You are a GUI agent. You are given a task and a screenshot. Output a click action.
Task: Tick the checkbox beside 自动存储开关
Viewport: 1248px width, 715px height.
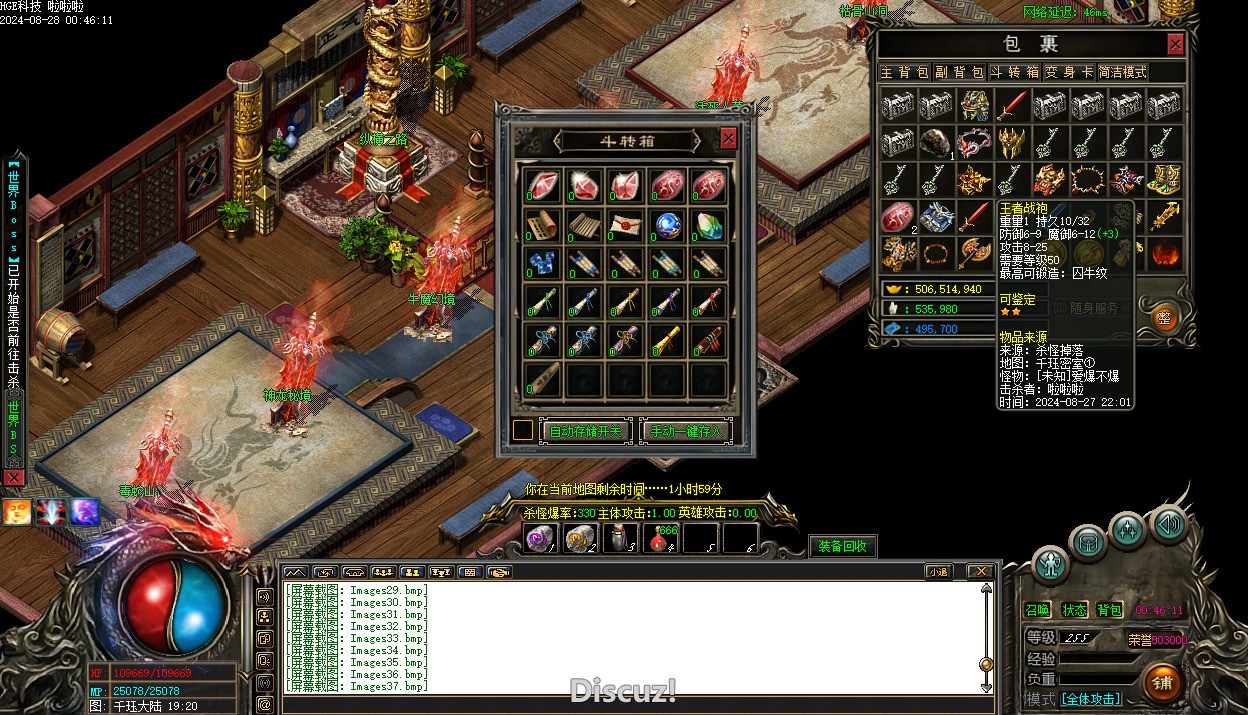(523, 431)
